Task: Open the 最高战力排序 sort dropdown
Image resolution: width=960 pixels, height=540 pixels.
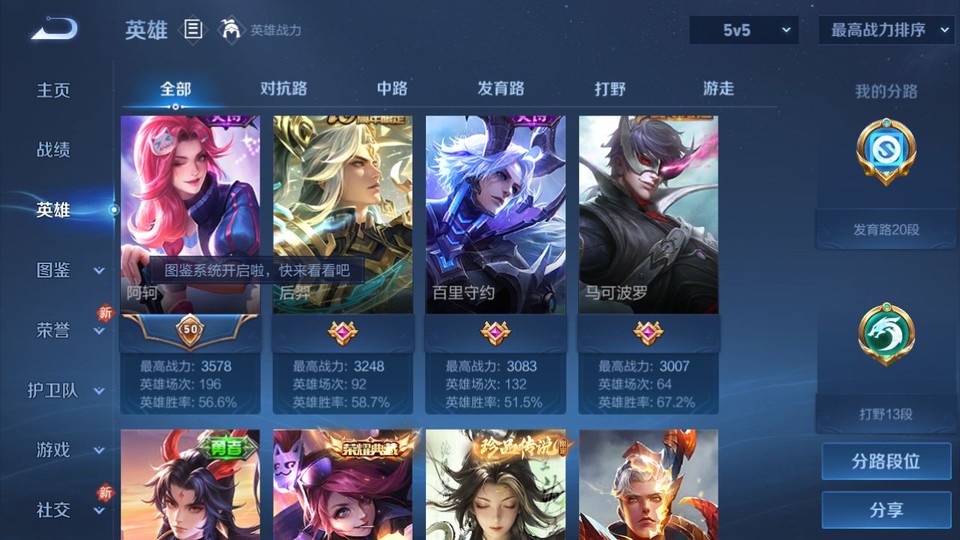Action: 888,30
